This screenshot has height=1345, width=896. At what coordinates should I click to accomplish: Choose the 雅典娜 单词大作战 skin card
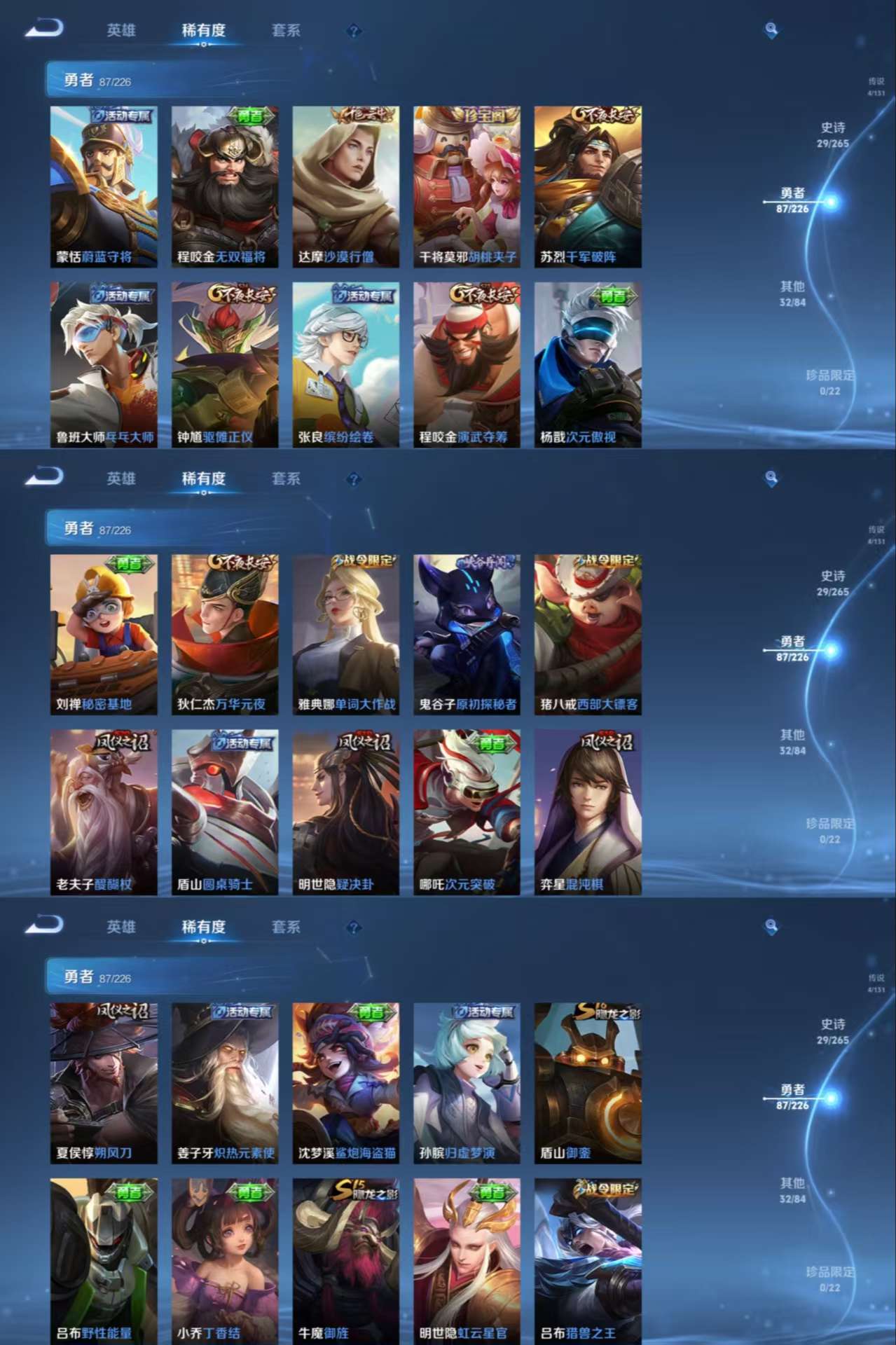tap(346, 635)
